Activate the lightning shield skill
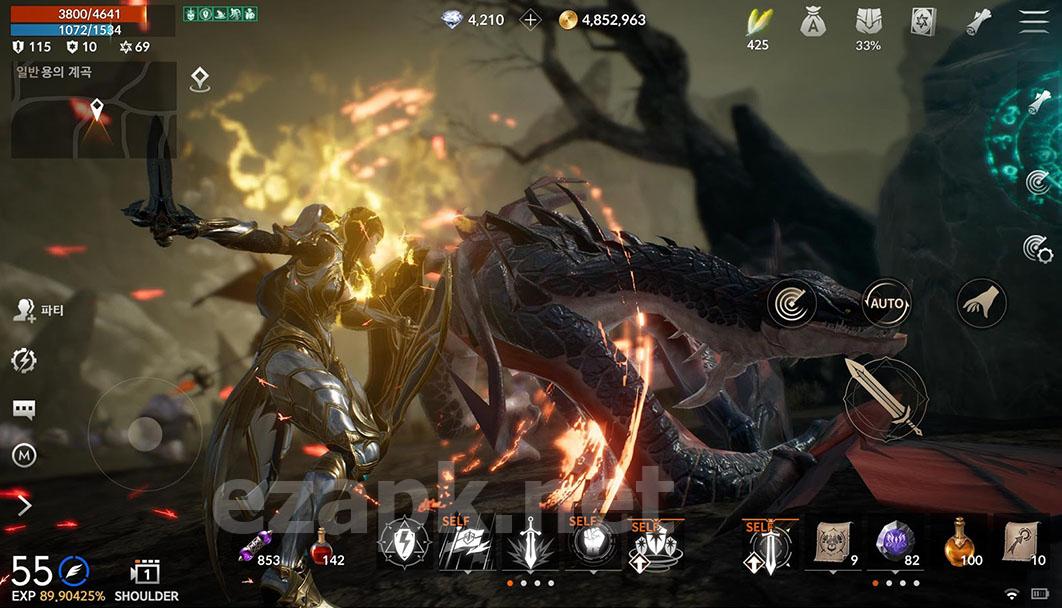Image resolution: width=1062 pixels, height=608 pixels. (403, 547)
